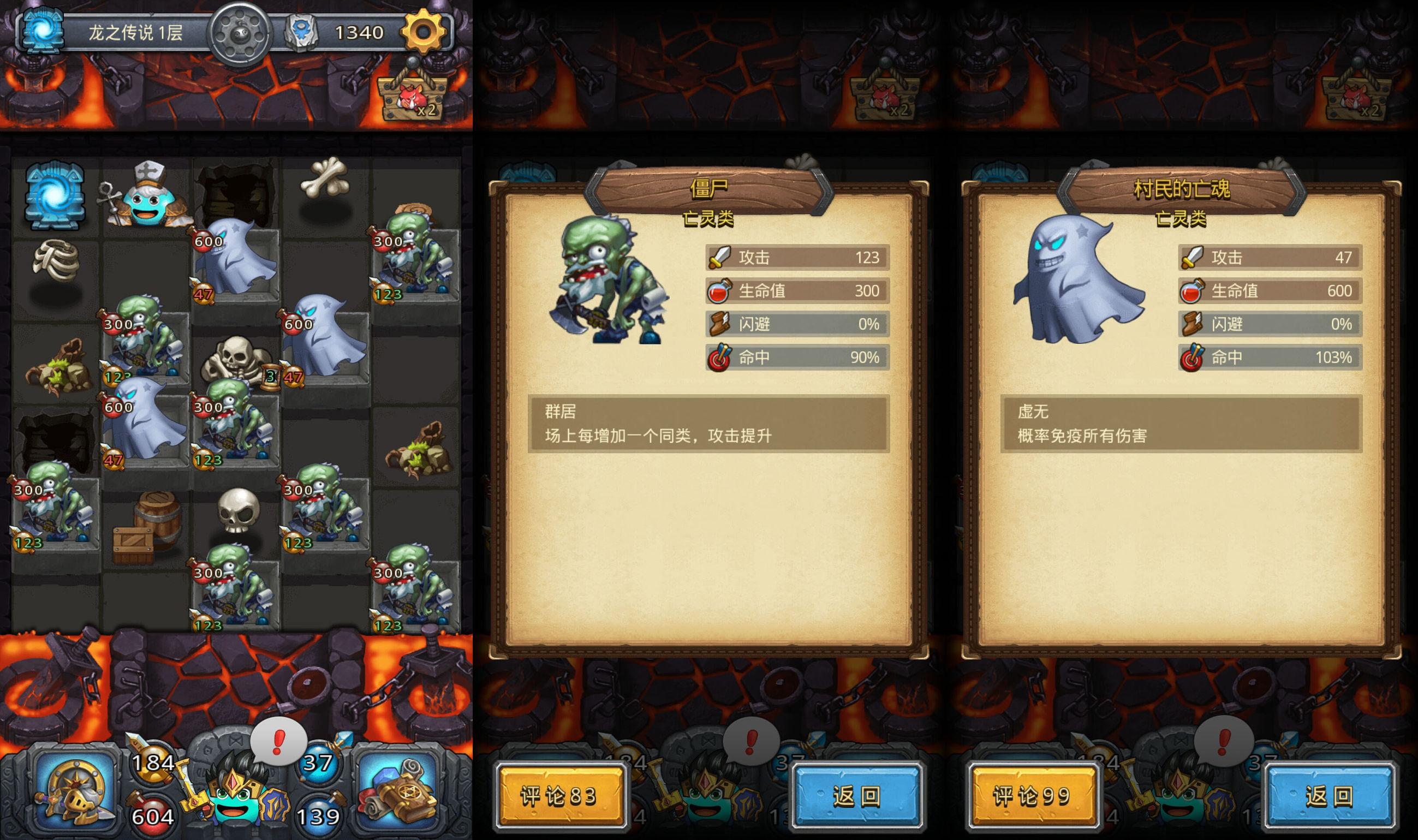Select the blue swirling portal tile

tap(55, 195)
